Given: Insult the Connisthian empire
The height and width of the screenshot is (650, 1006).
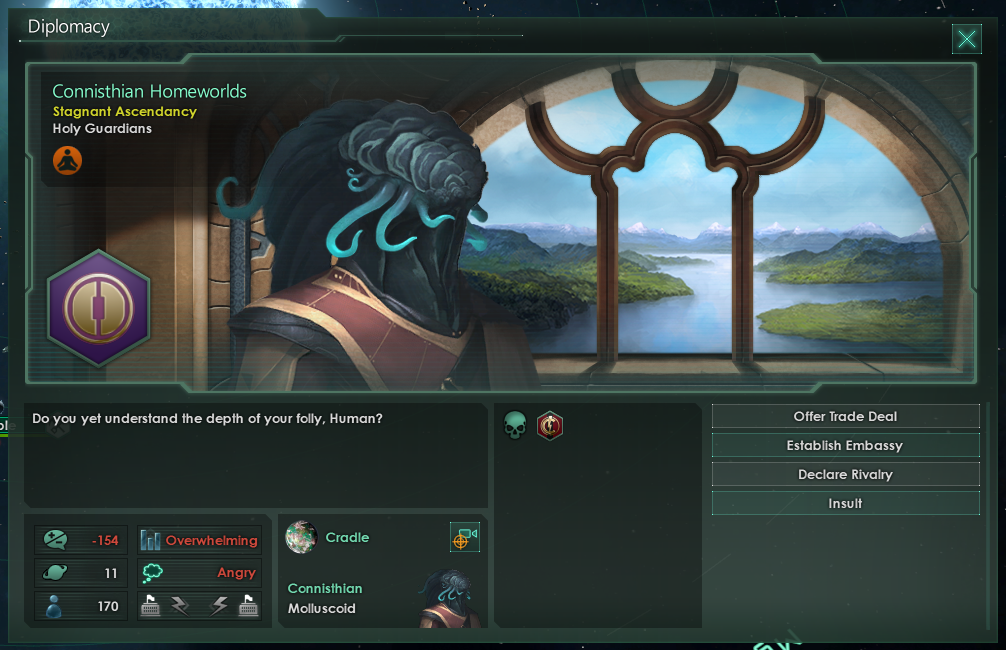Looking at the screenshot, I should pos(845,504).
